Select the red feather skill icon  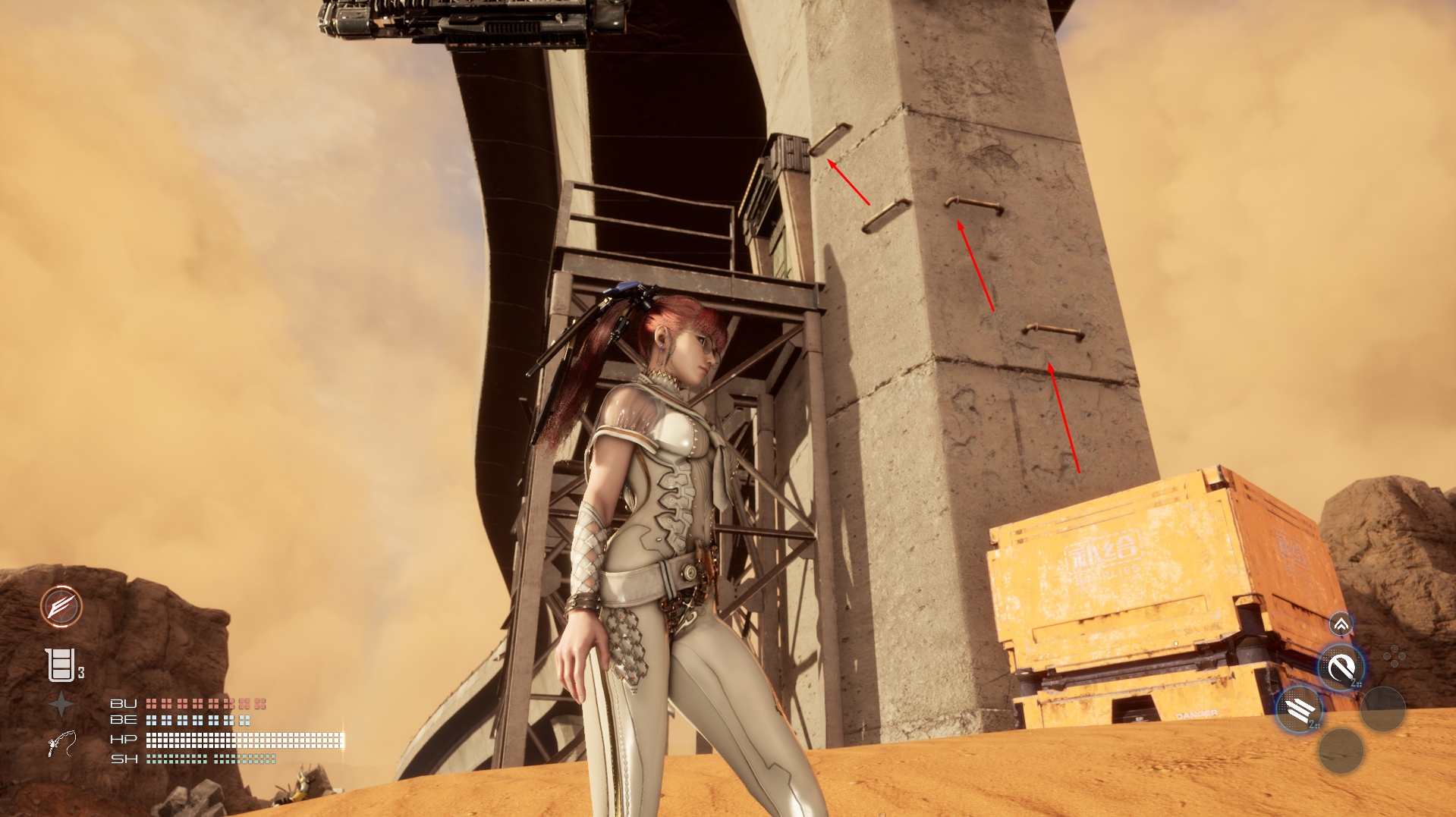click(61, 606)
